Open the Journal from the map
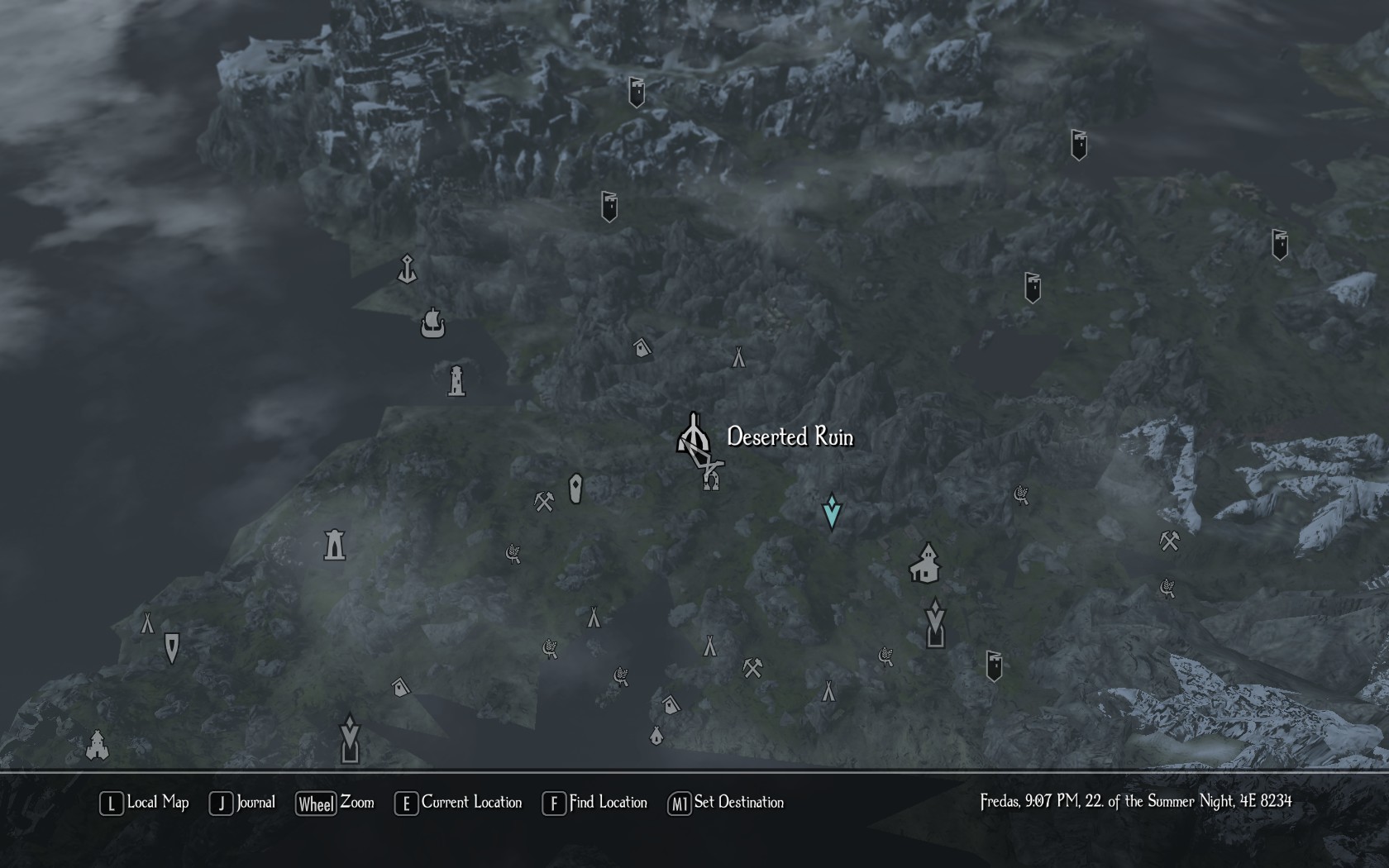Image resolution: width=1389 pixels, height=868 pixels. [x=243, y=803]
